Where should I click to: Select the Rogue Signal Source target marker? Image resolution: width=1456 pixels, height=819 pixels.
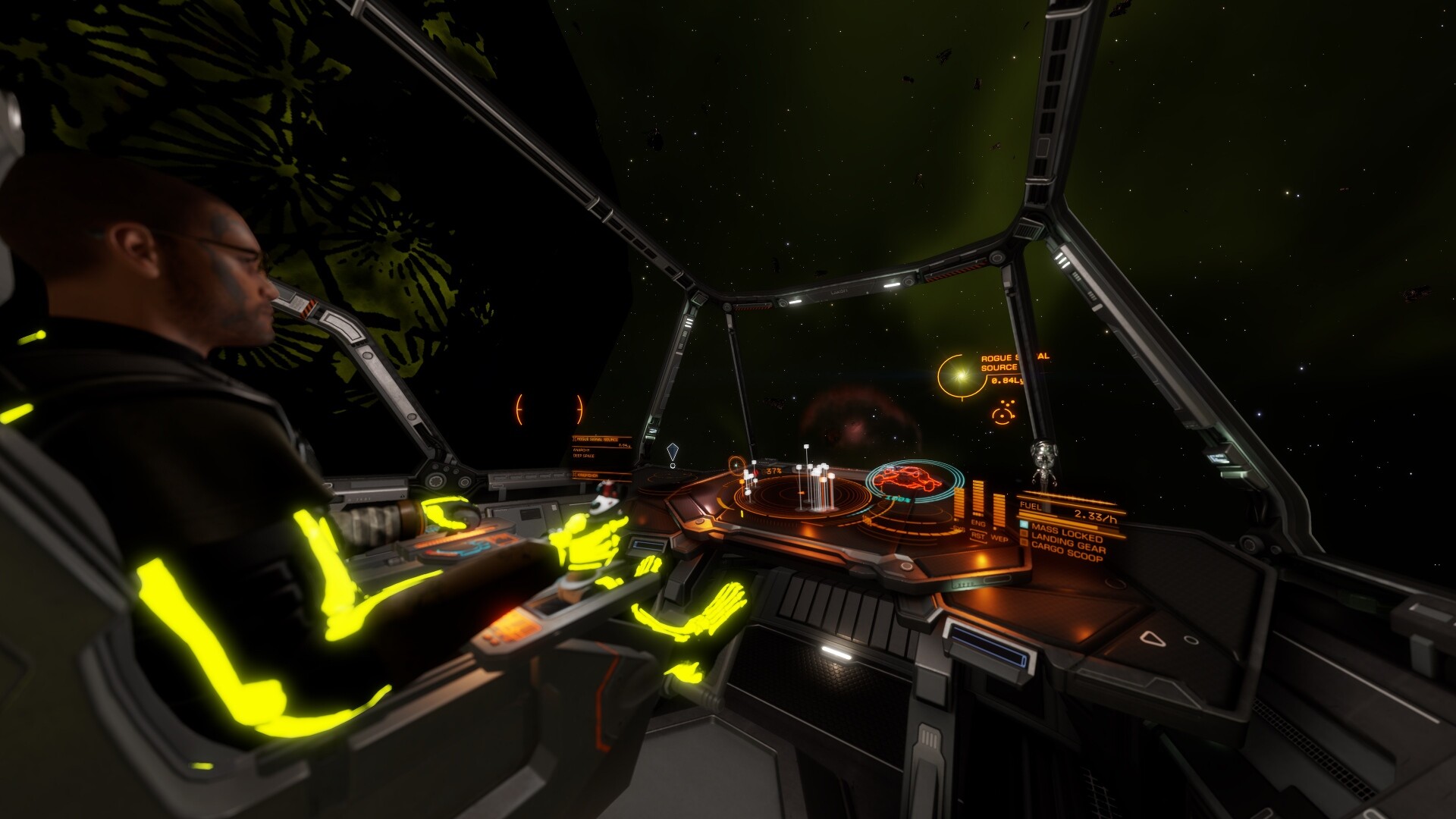pos(962,375)
